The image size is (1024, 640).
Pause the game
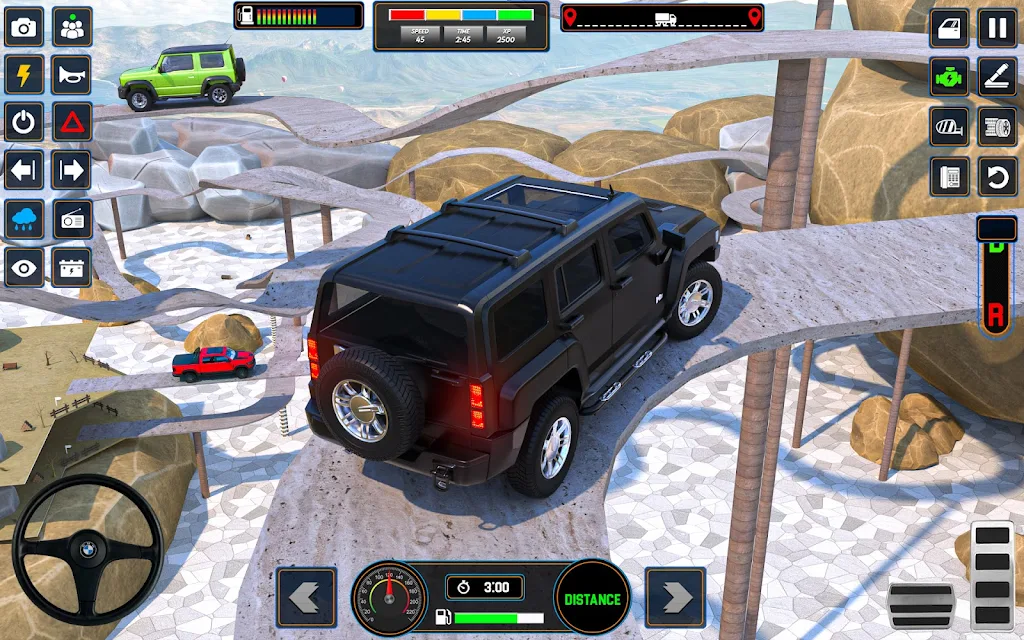[996, 28]
